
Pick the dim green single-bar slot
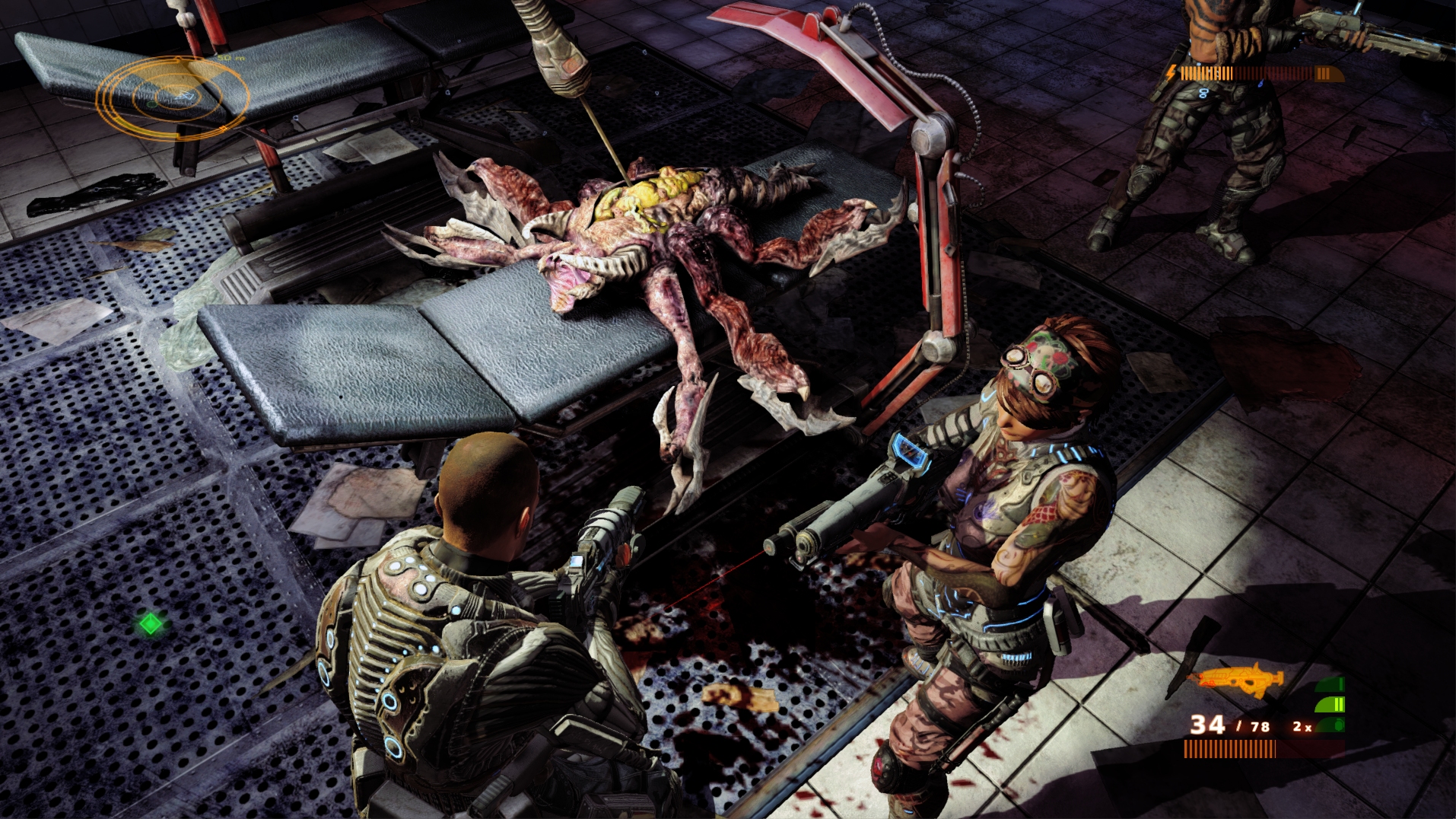1331,684
